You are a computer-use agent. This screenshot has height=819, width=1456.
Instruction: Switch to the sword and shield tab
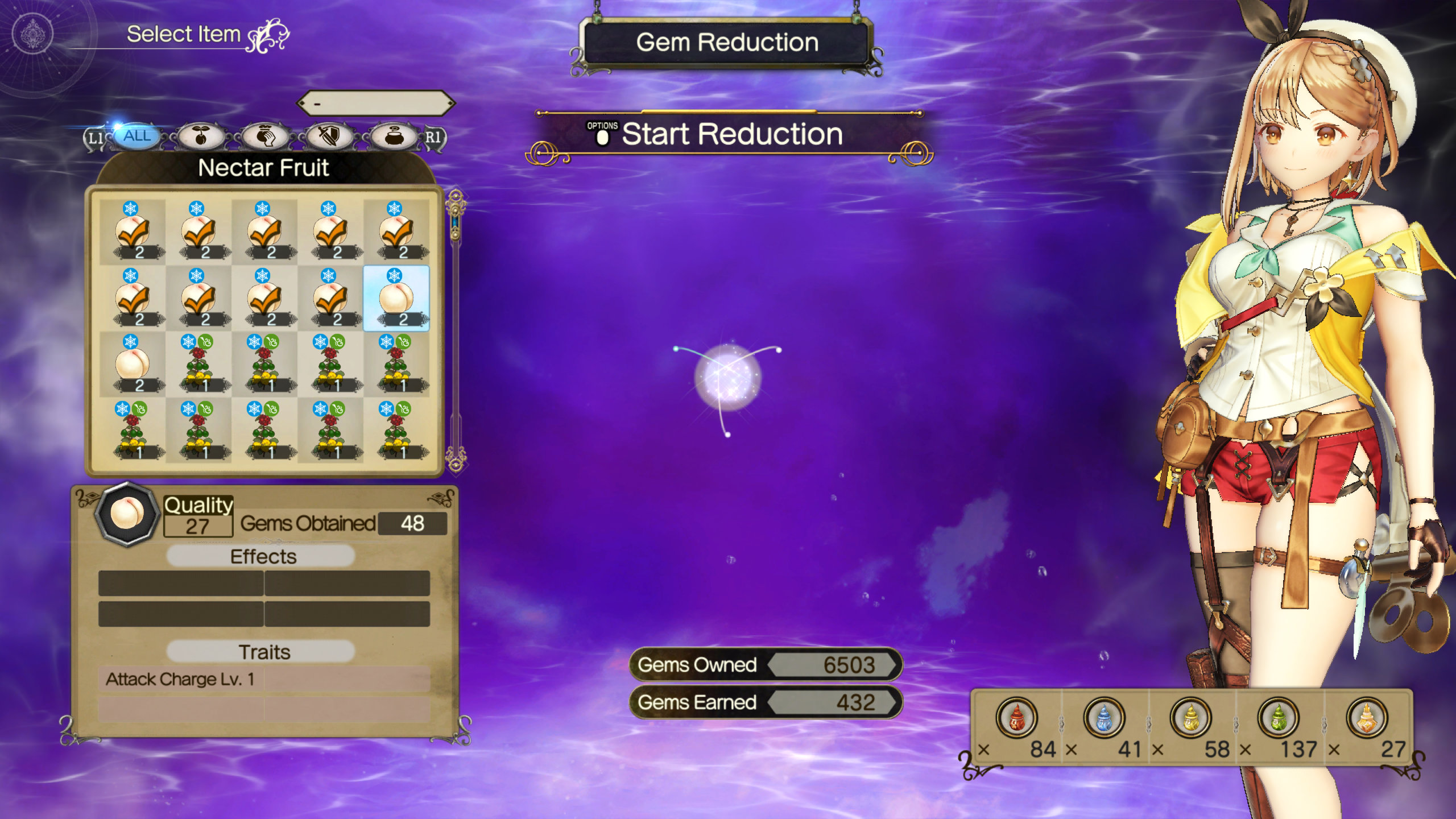[x=329, y=136]
